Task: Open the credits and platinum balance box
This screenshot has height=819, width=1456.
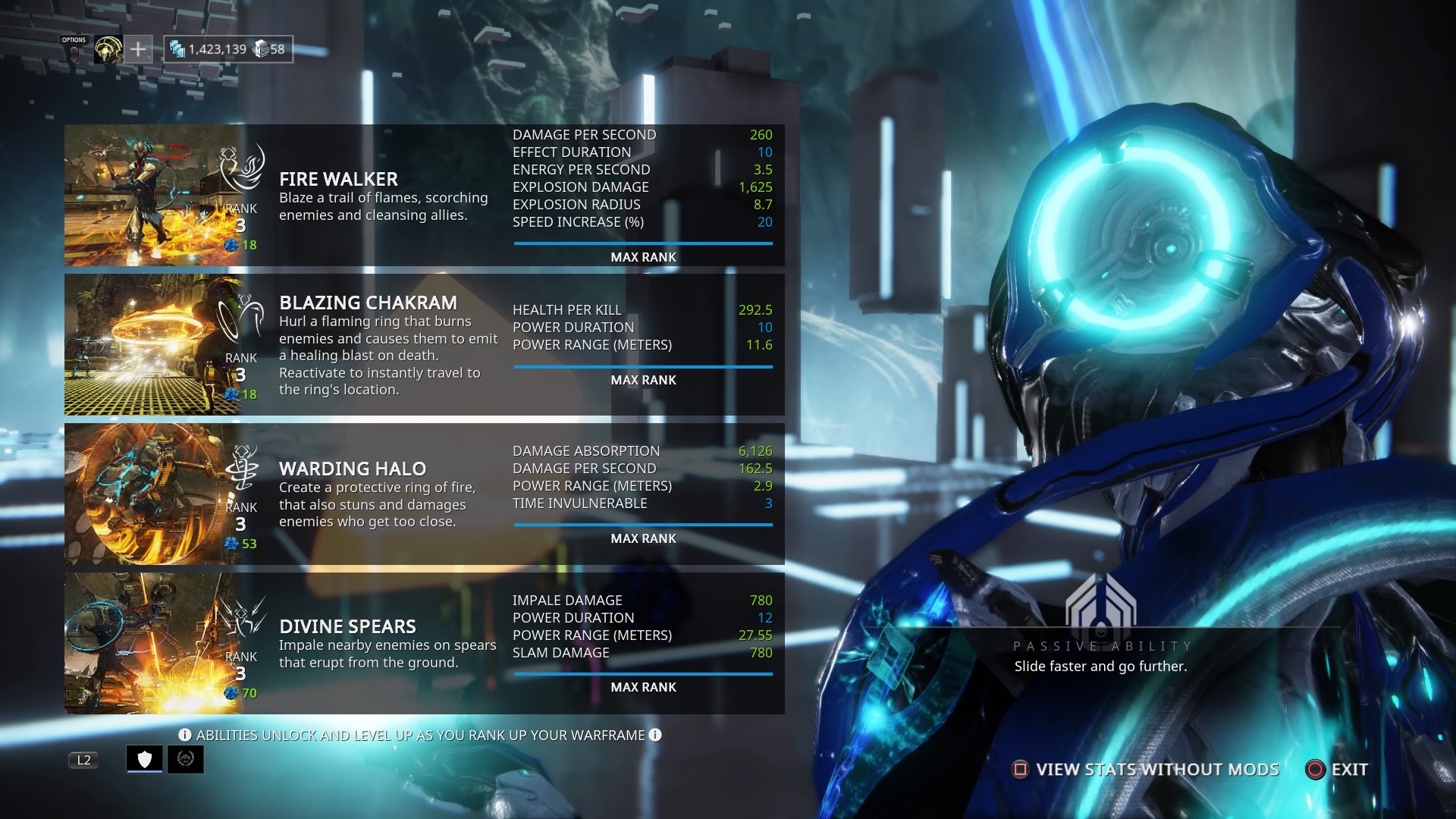Action: pos(228,50)
